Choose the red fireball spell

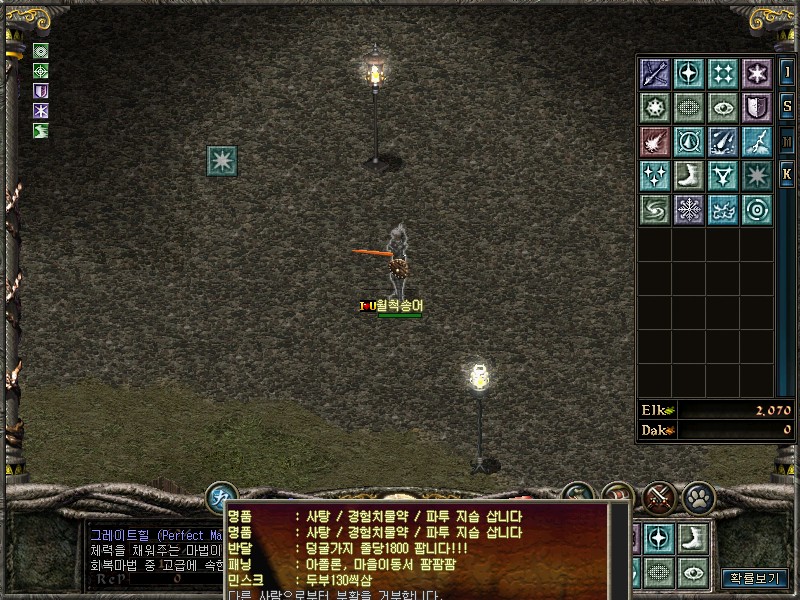[655, 141]
